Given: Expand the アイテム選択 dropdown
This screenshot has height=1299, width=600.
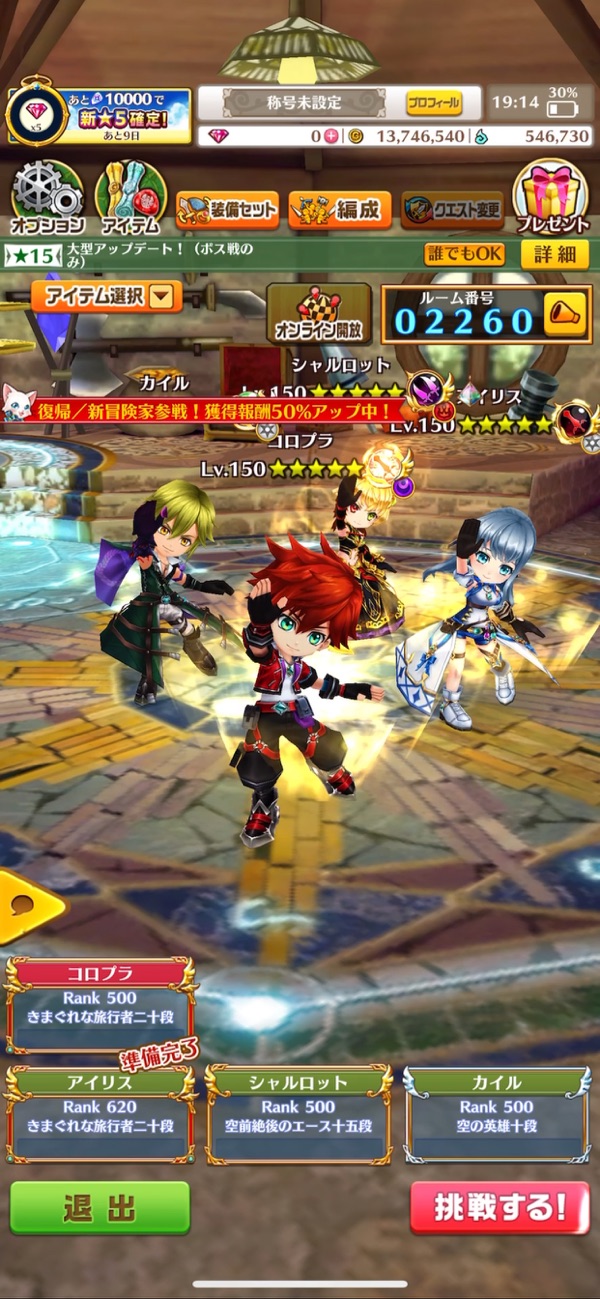Looking at the screenshot, I should click(106, 296).
